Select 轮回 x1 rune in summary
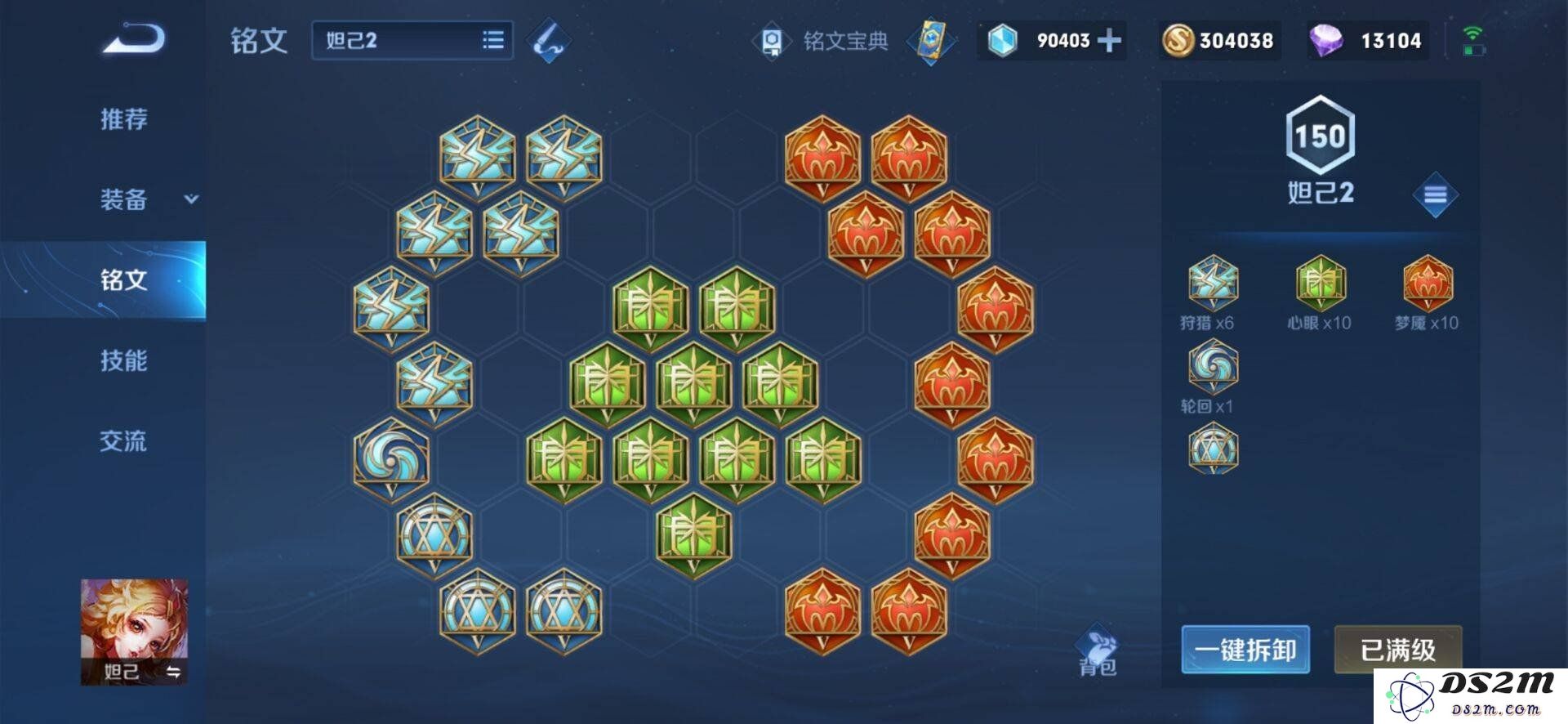The image size is (1568, 724). [x=1213, y=367]
